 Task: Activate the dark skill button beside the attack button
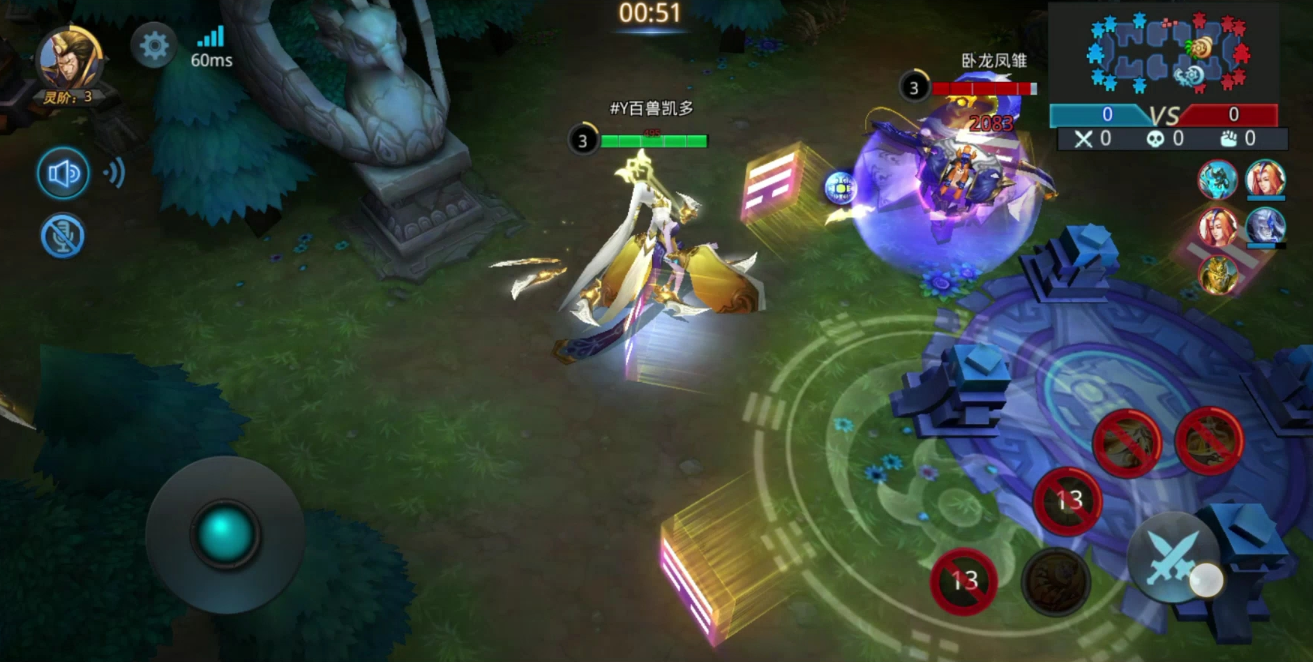pyautogui.click(x=1055, y=581)
